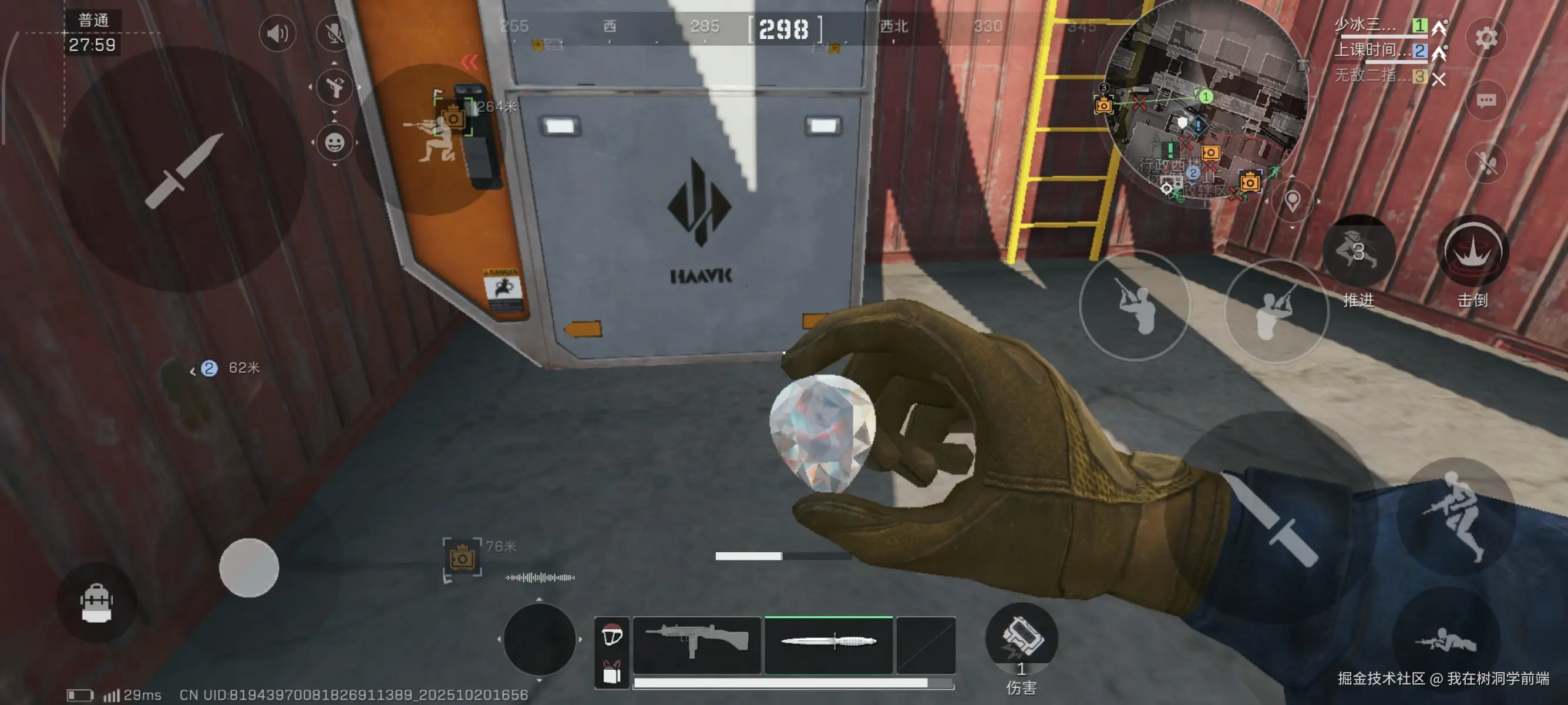
Task: Use the 推进 advance ability
Action: tap(1358, 251)
